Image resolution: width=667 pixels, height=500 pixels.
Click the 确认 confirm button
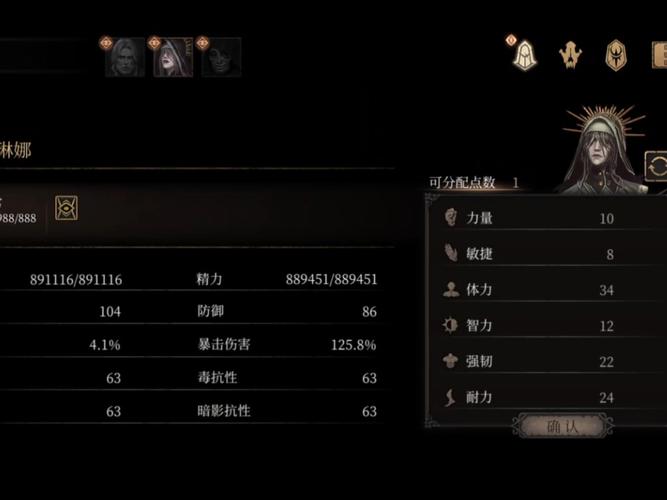pyautogui.click(x=563, y=427)
